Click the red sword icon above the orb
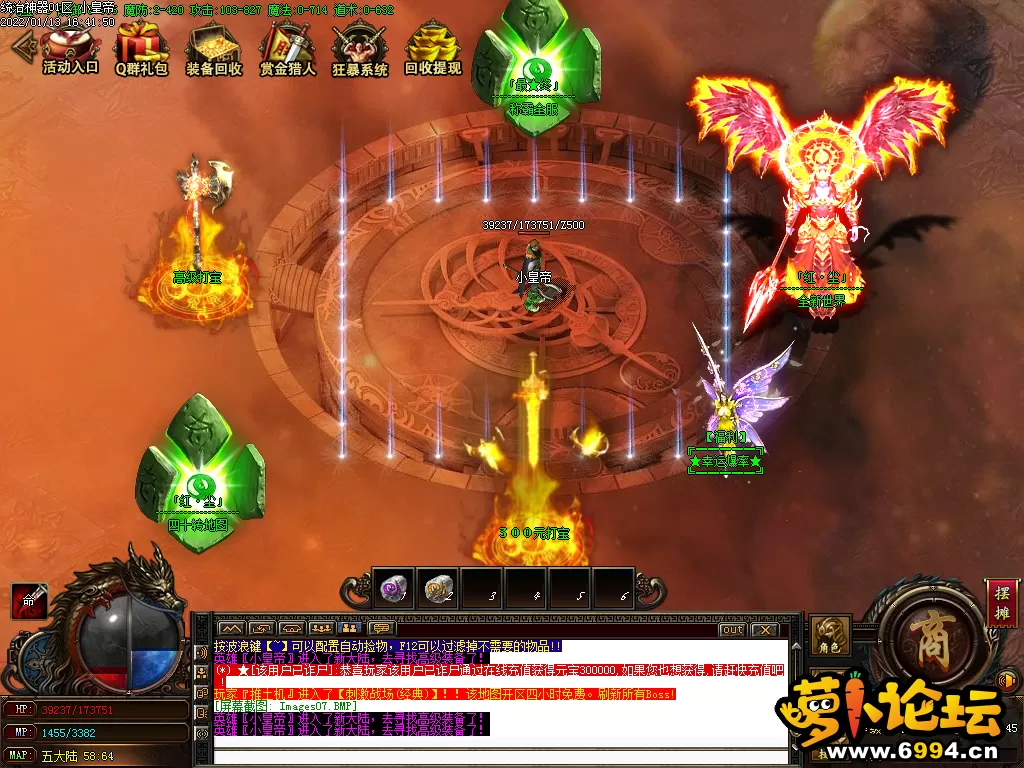 tap(27, 600)
